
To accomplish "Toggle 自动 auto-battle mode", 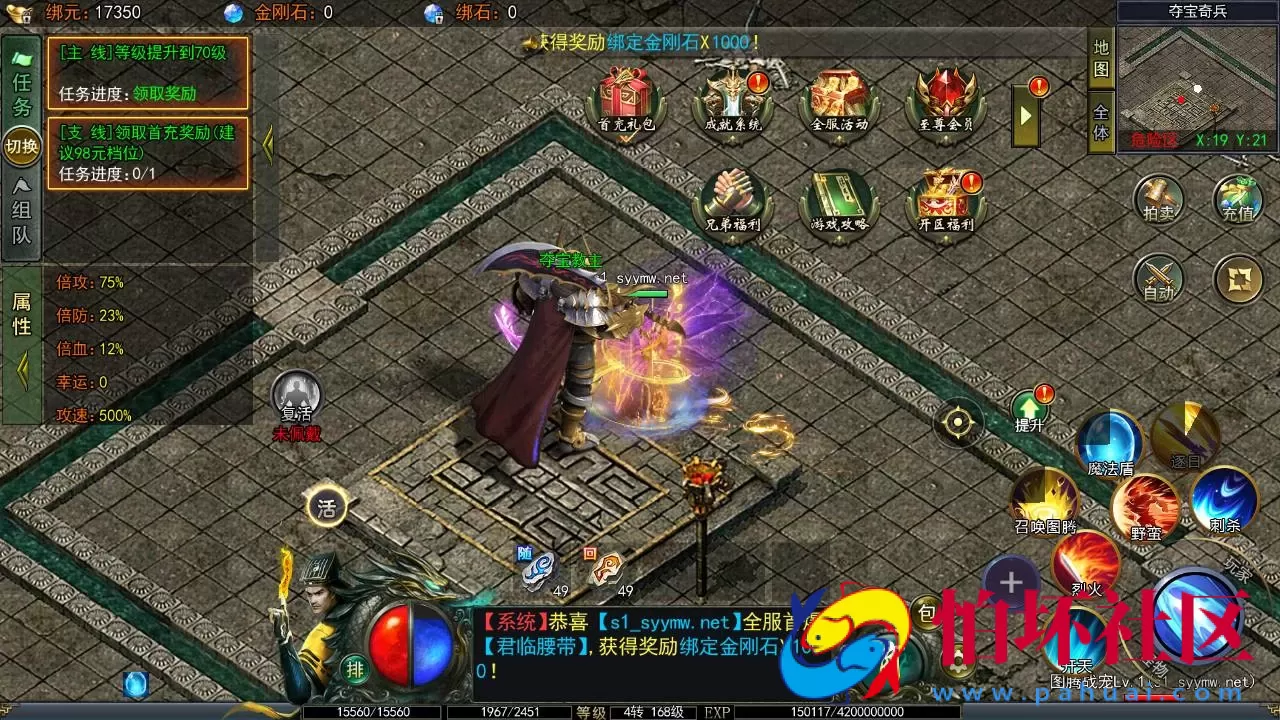I will (1159, 280).
